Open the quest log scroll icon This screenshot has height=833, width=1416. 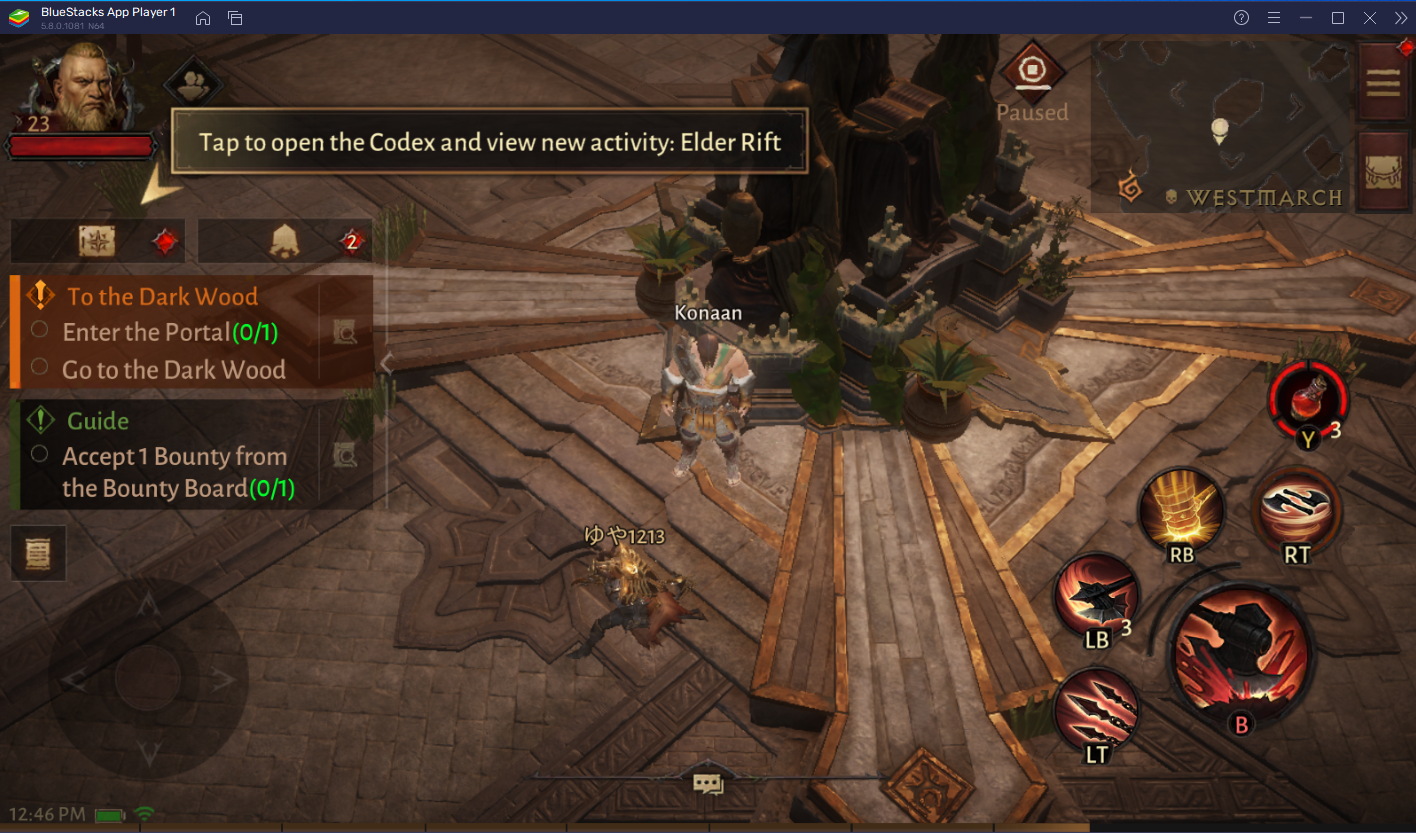pos(37,552)
